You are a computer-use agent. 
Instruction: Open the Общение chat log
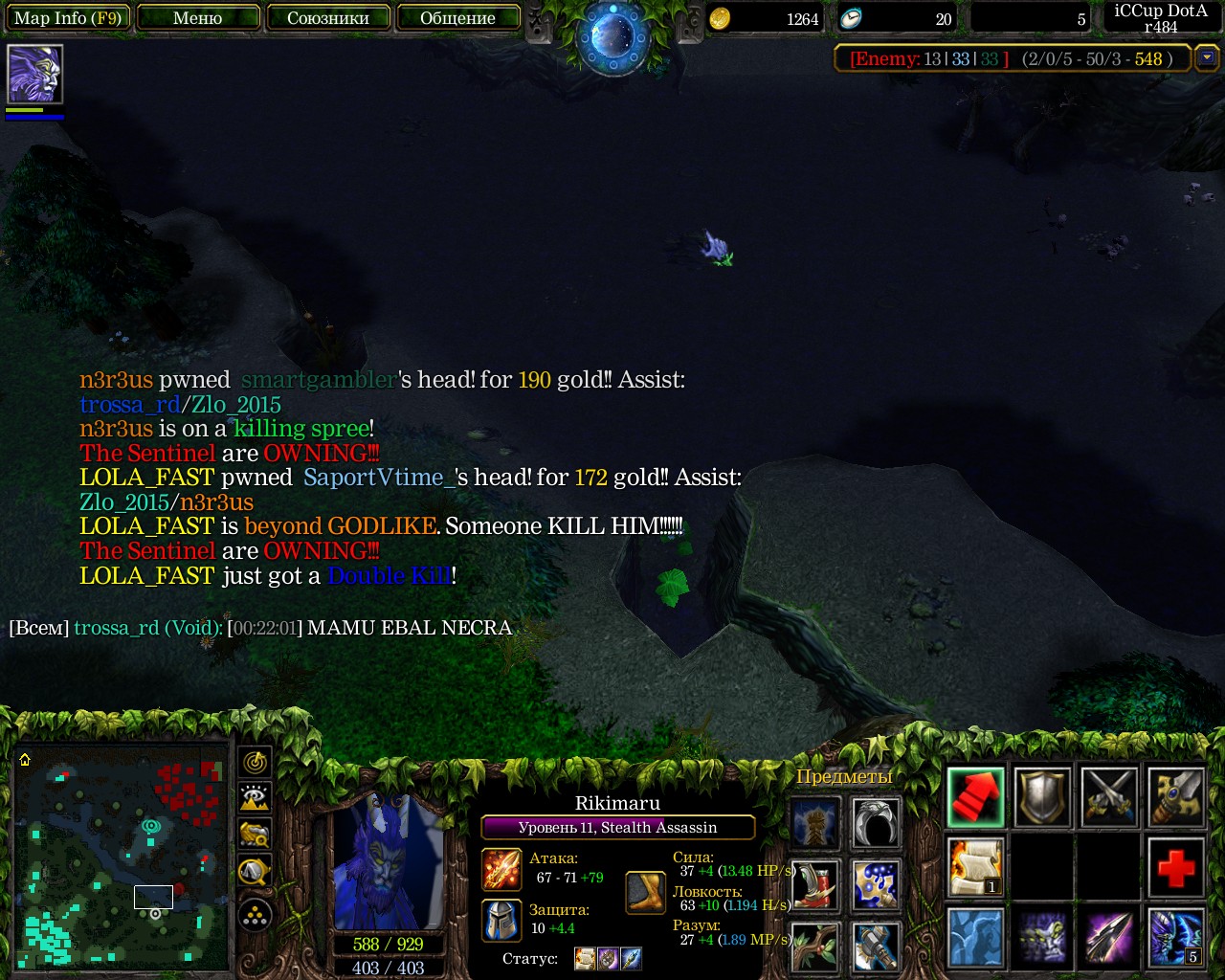pos(457,18)
